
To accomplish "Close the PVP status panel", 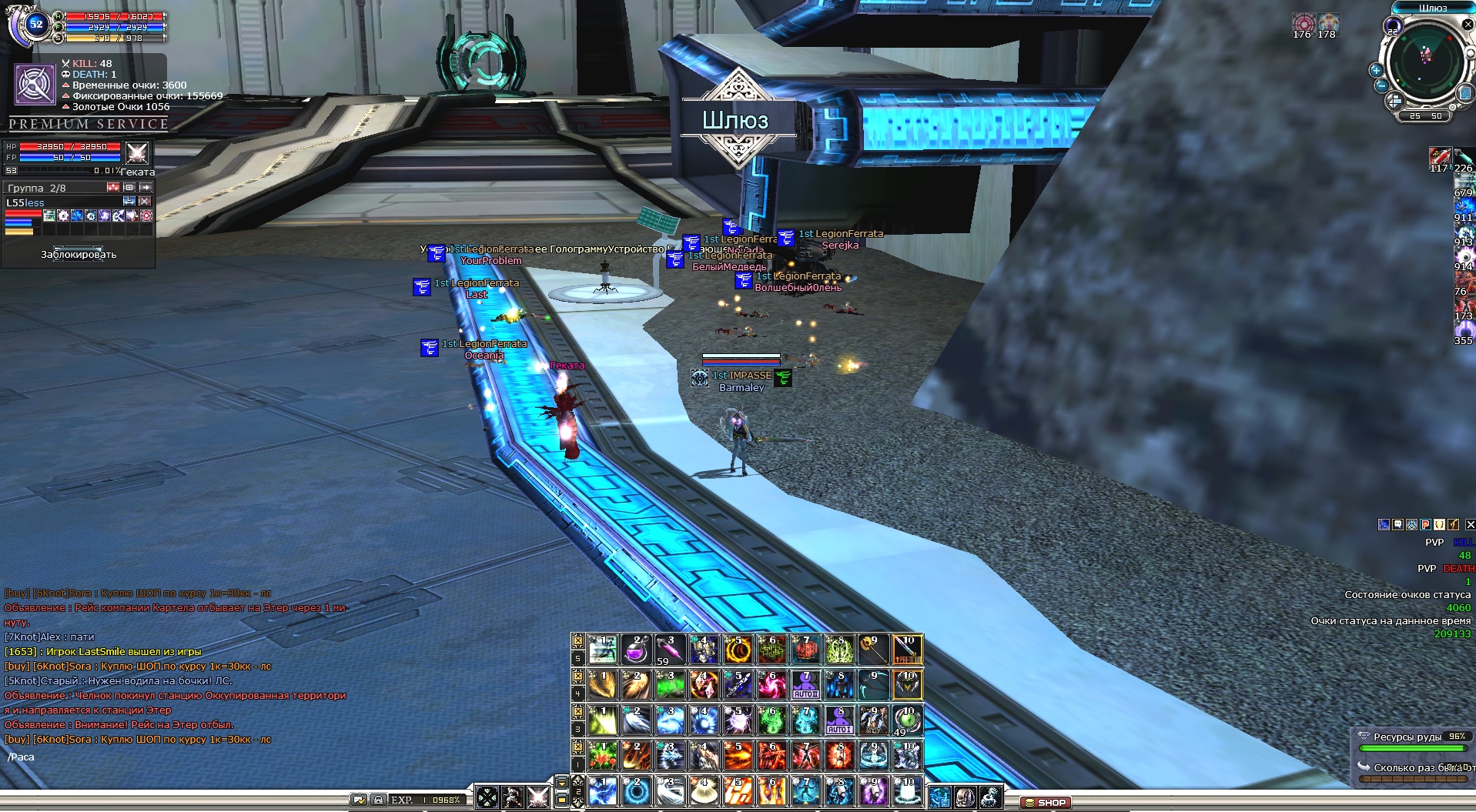I will click(1470, 524).
